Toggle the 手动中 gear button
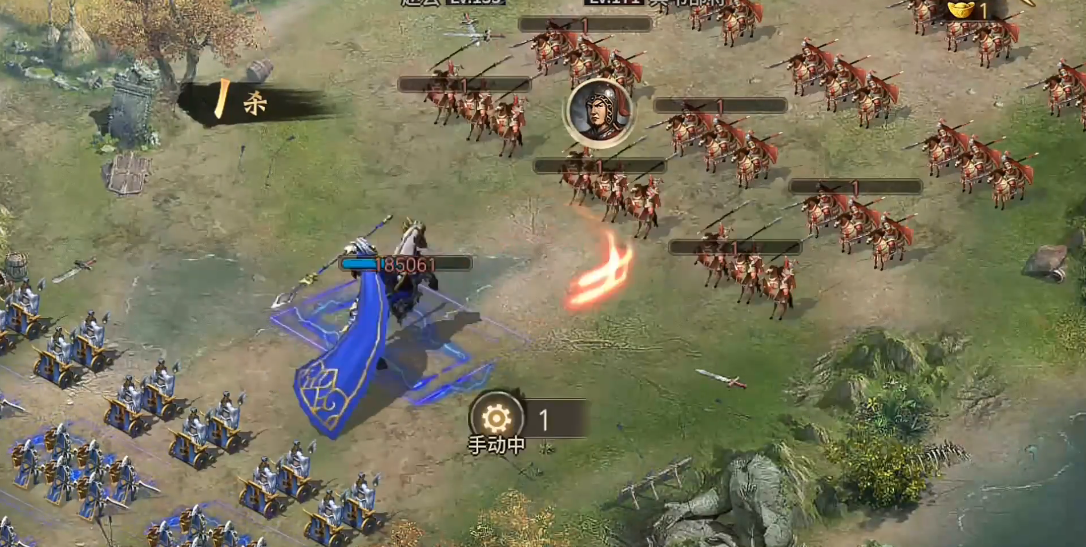Screen dimensions: 1086x547 coord(496,418)
